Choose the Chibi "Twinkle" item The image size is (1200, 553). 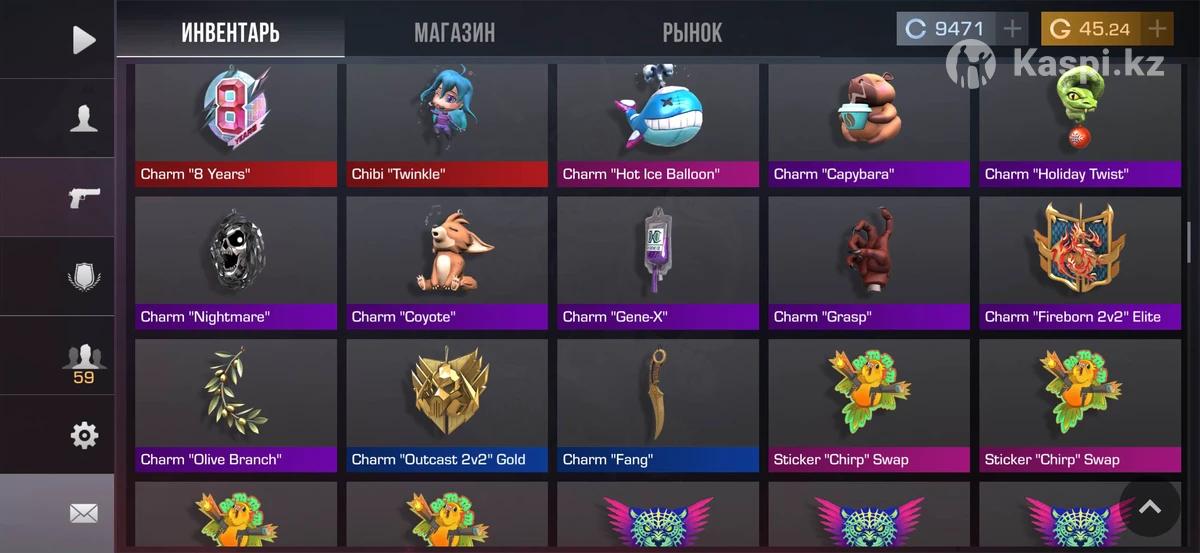[x=447, y=125]
